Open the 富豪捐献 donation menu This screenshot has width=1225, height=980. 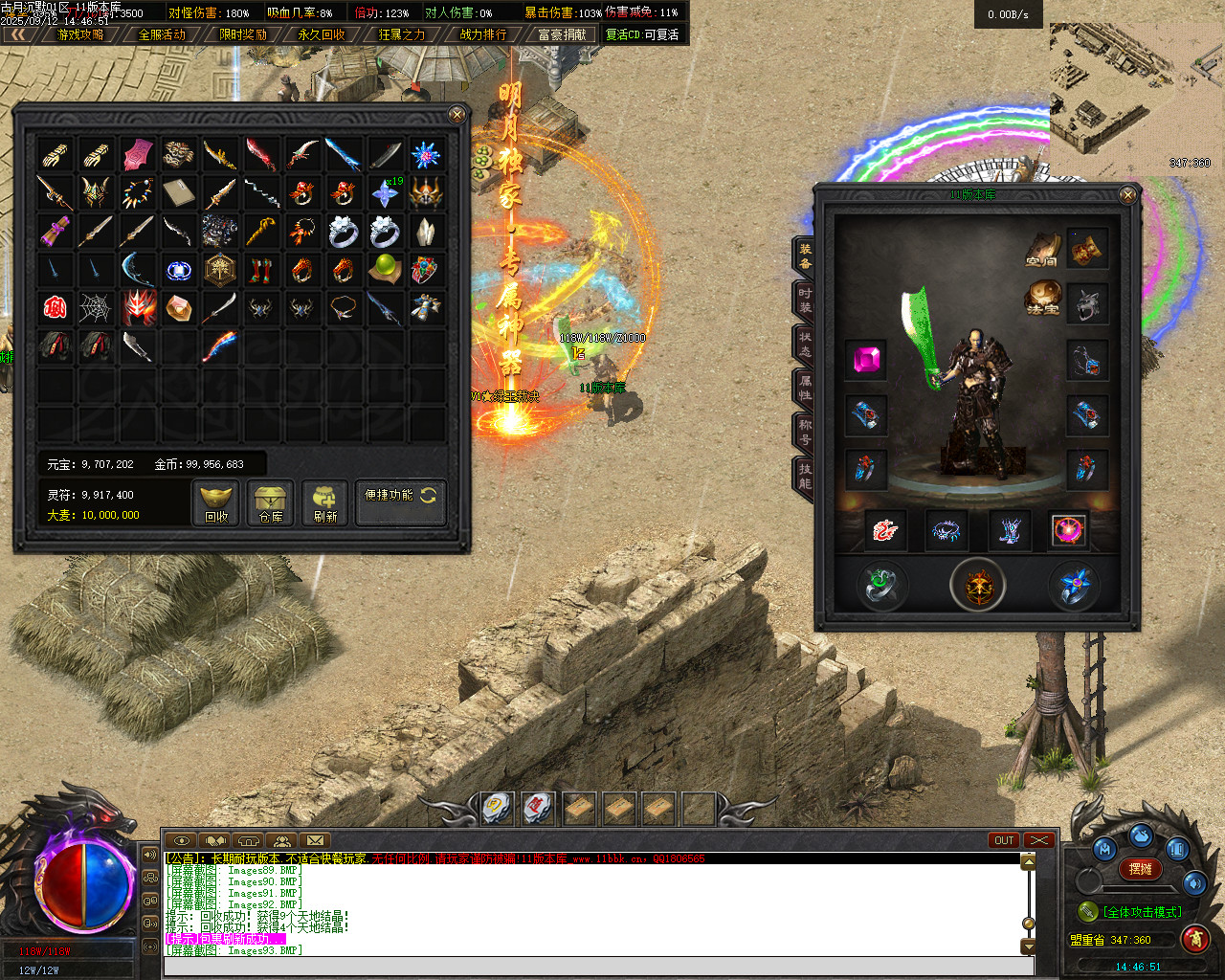click(x=562, y=34)
